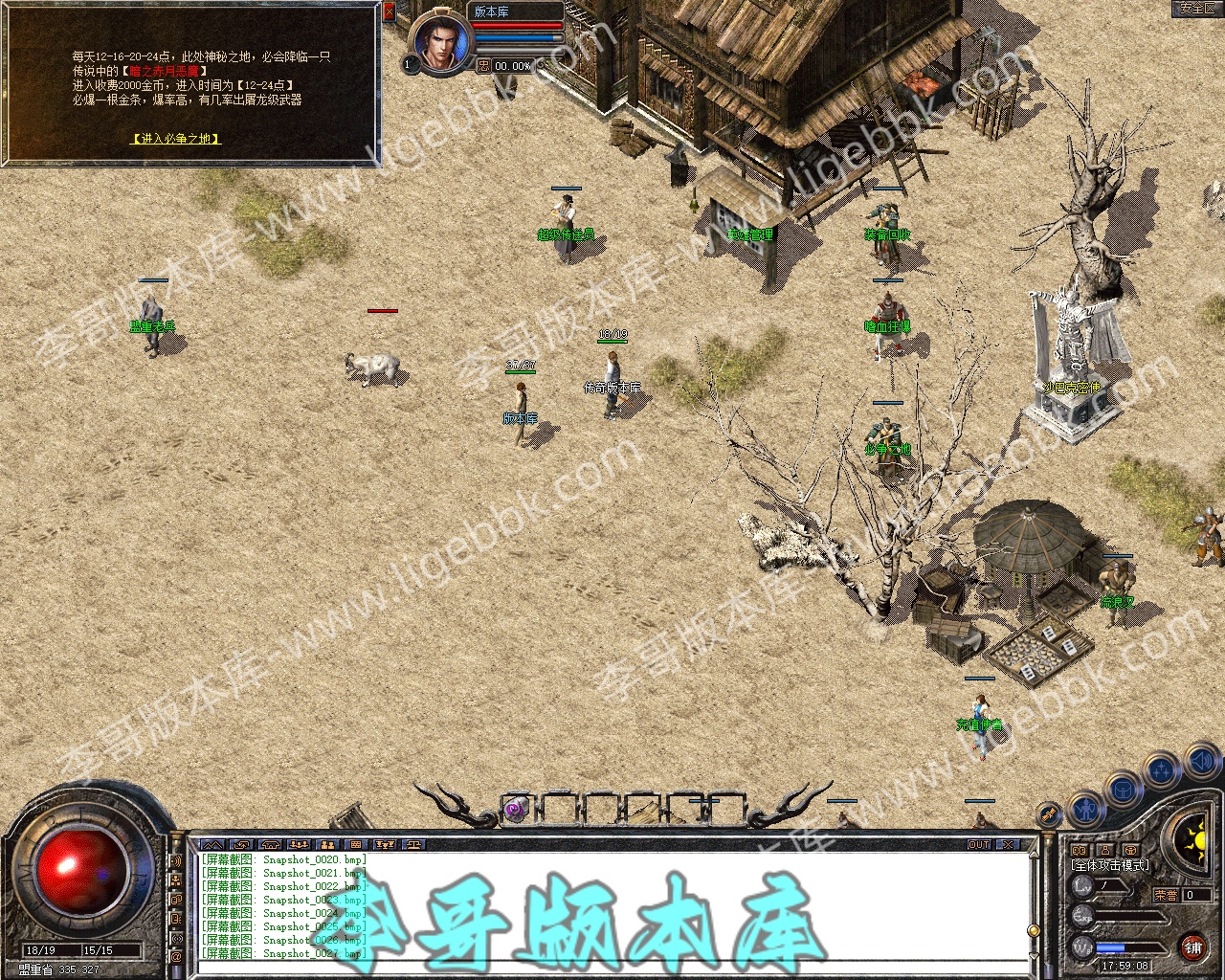Select the purple scroll belt slot
Screen dimensions: 1225x980
click(x=516, y=810)
